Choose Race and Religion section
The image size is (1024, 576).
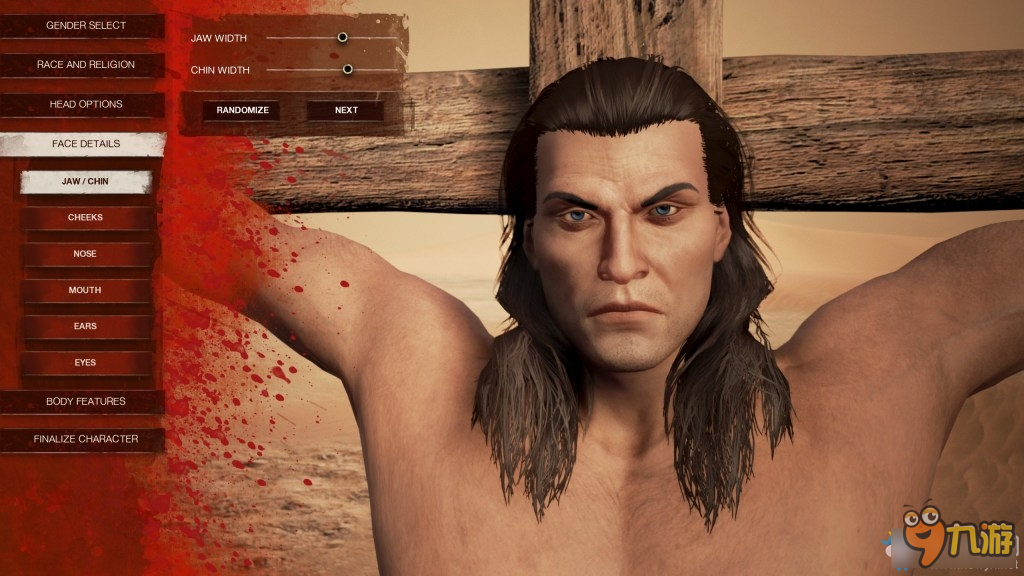point(85,65)
